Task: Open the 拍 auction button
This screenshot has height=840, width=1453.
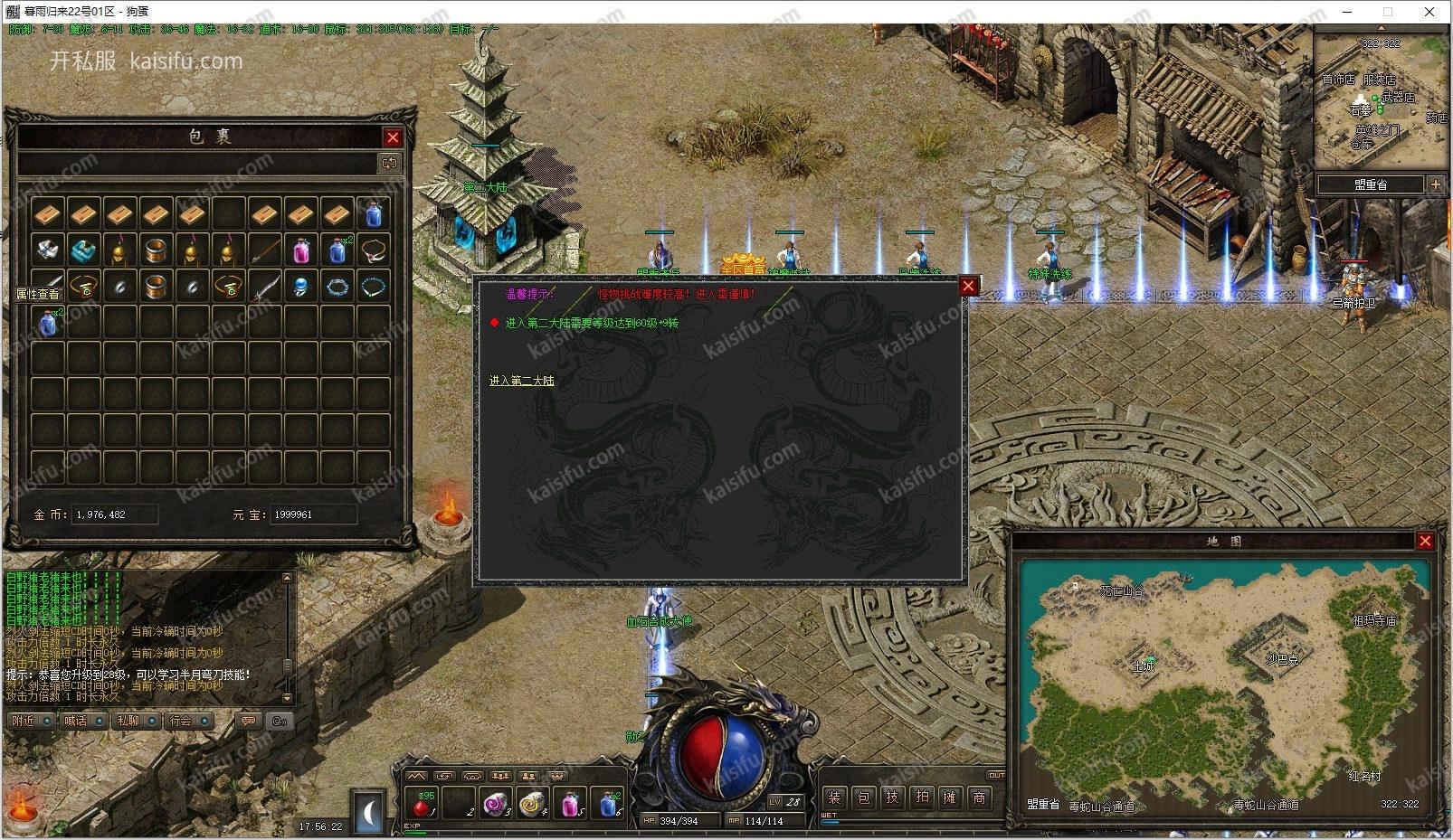Action: point(921,798)
